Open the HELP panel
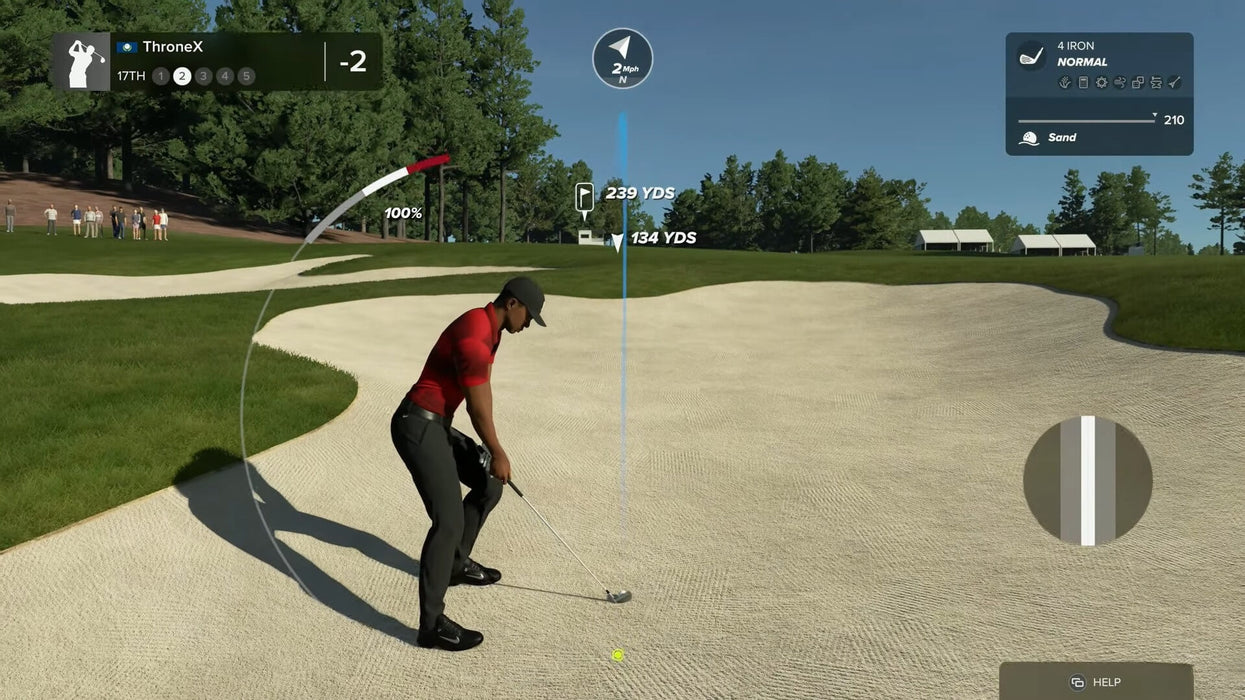1245x700 pixels. pos(1096,682)
